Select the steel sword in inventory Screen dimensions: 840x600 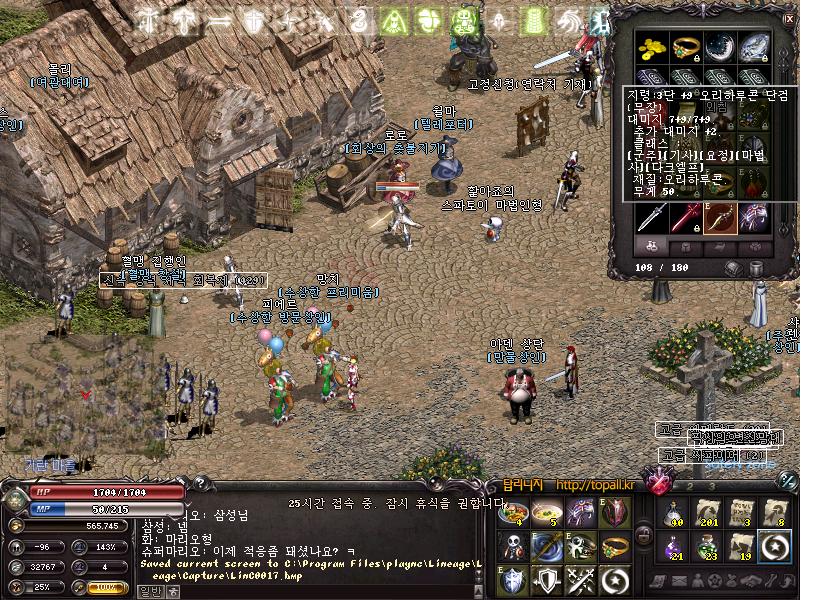[x=653, y=216]
